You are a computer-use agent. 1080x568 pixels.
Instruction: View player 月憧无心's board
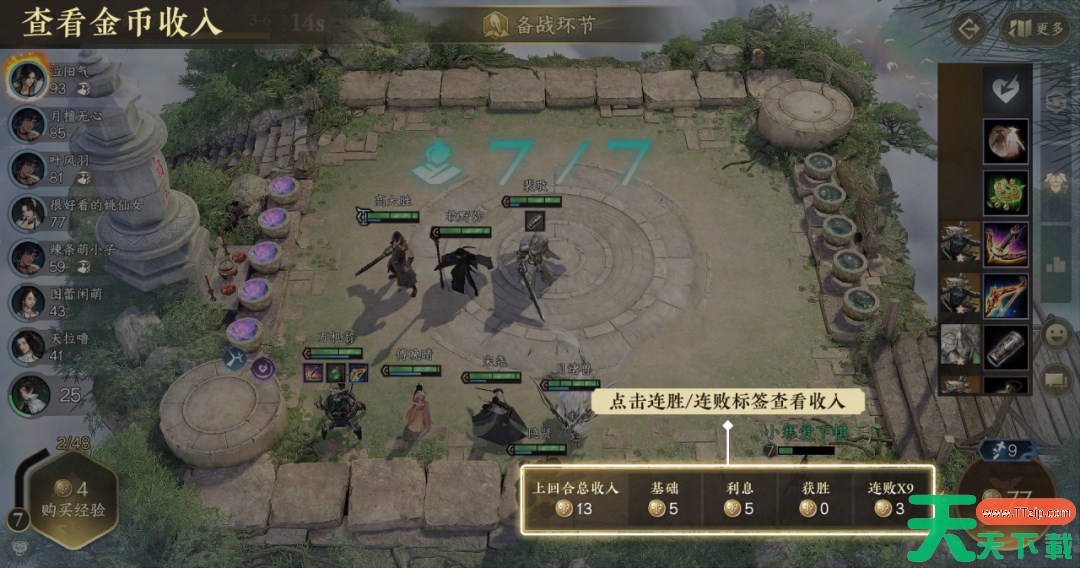point(27,124)
